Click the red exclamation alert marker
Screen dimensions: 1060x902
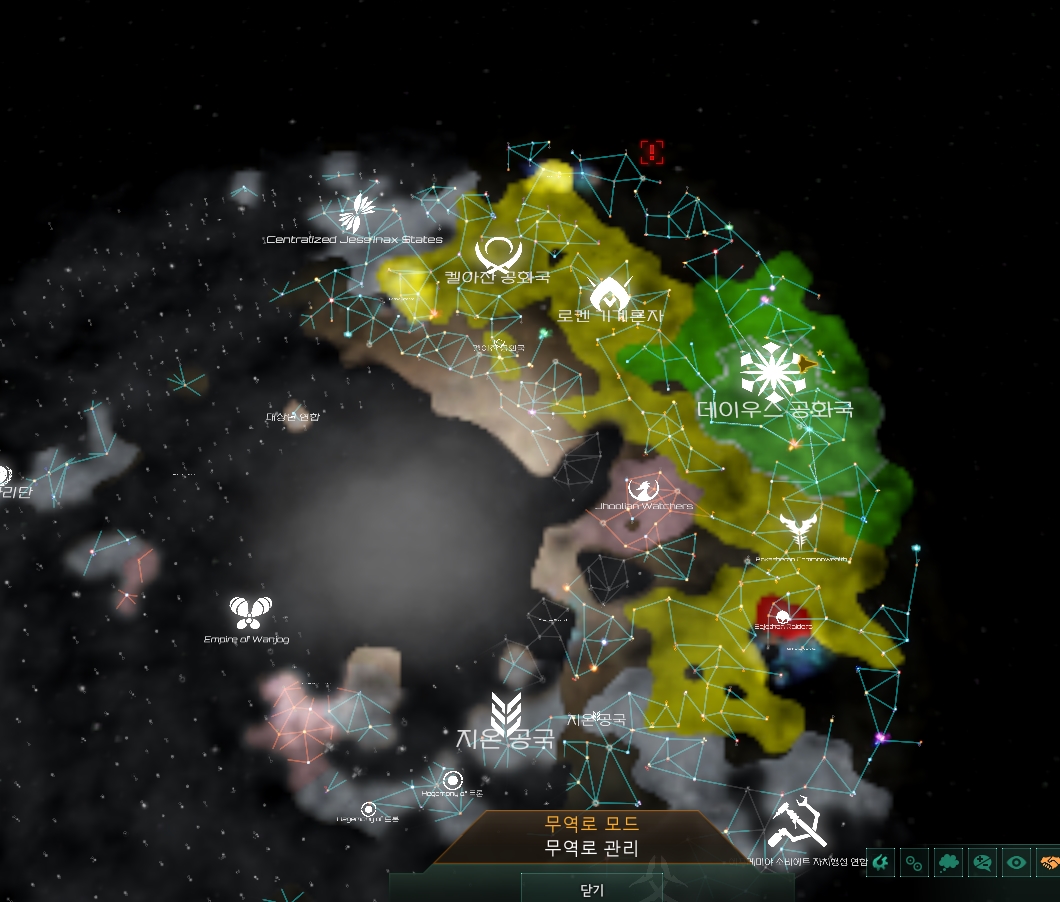click(652, 152)
